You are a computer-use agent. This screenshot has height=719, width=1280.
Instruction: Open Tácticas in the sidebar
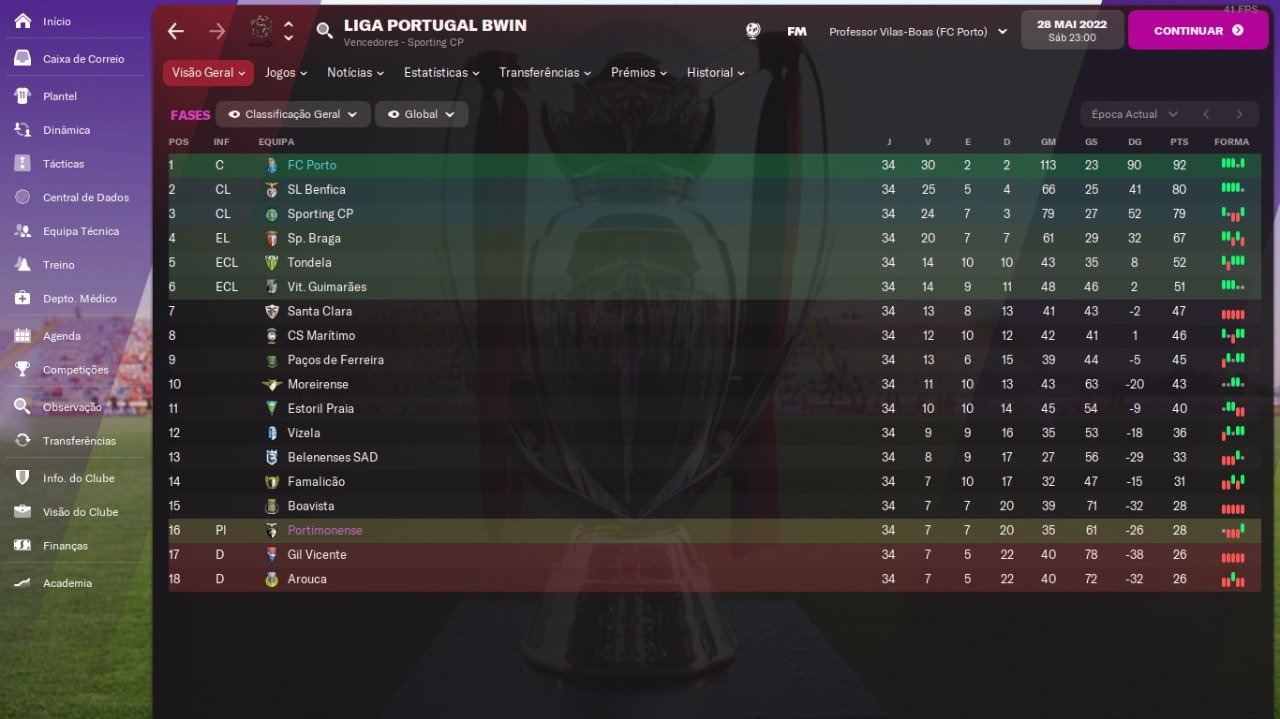pyautogui.click(x=63, y=164)
